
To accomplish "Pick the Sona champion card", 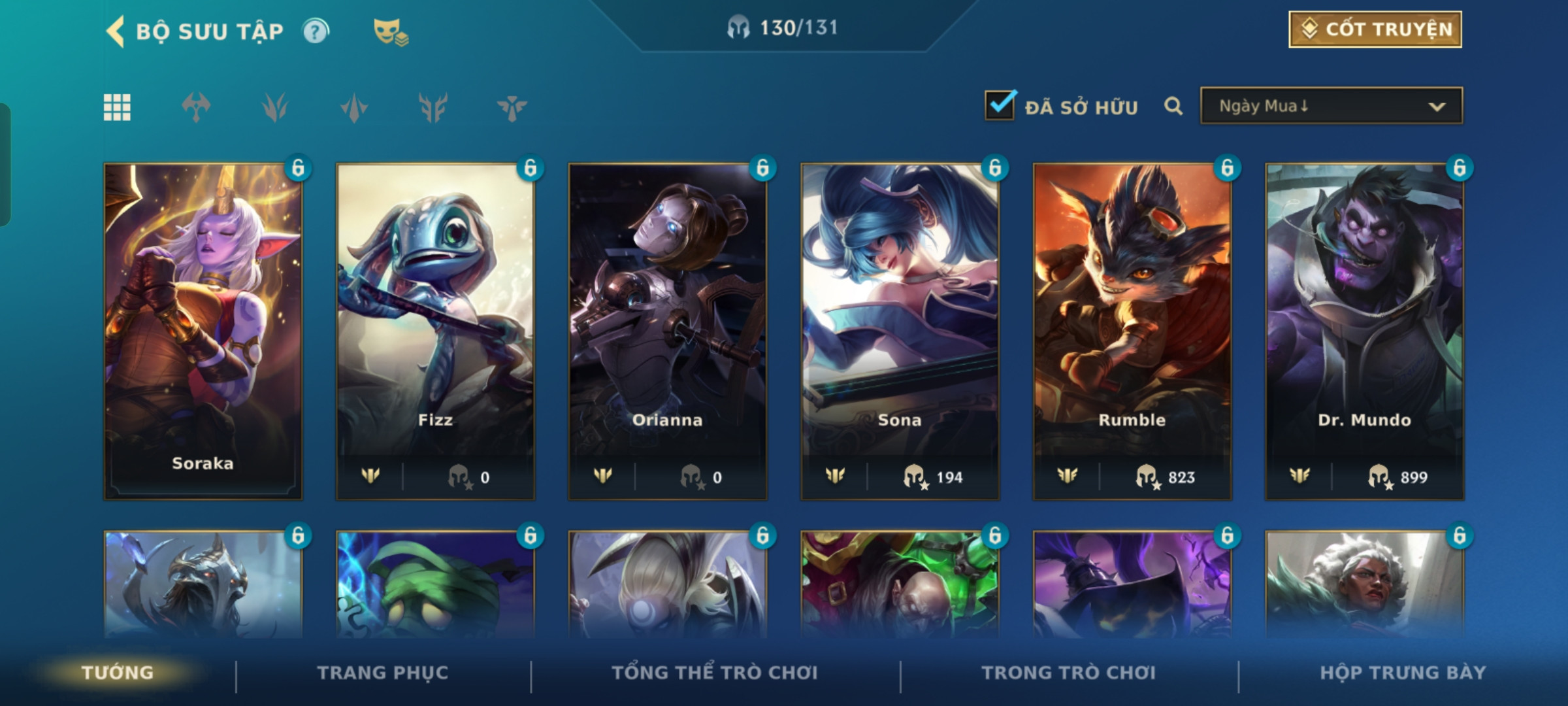I will [x=900, y=331].
